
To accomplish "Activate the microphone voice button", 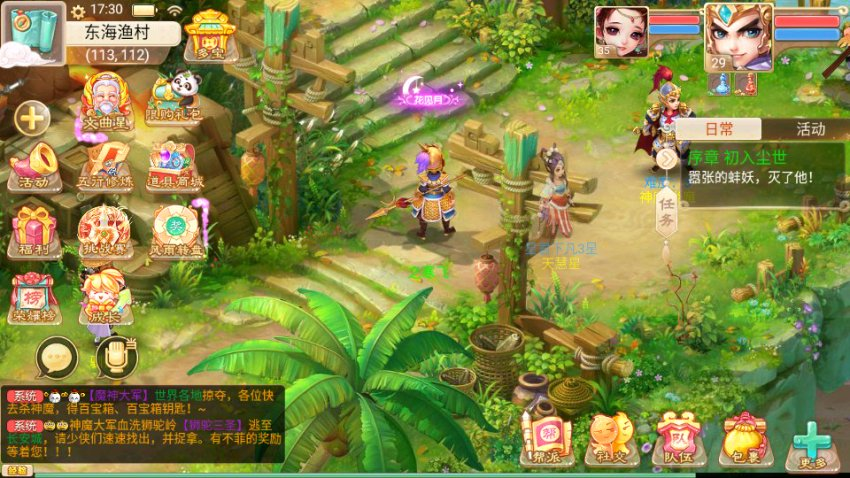I will 116,355.
